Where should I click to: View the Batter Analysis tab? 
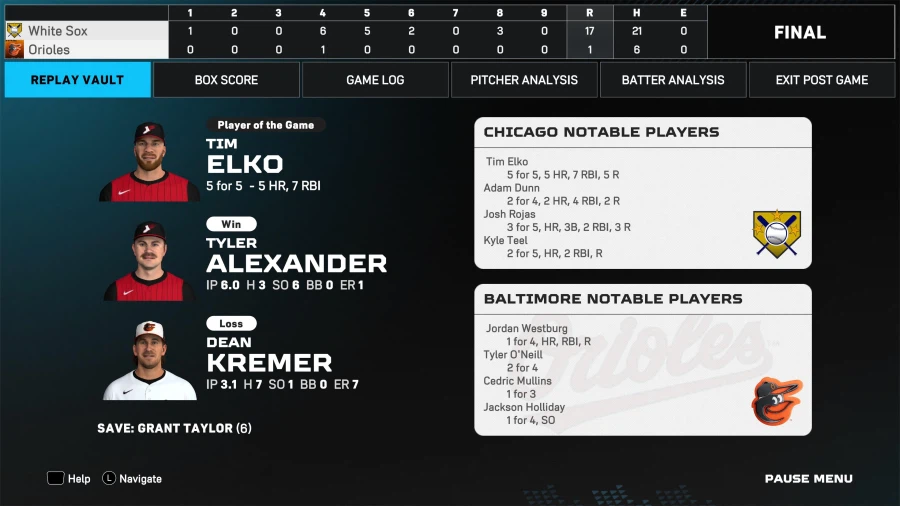tap(673, 80)
